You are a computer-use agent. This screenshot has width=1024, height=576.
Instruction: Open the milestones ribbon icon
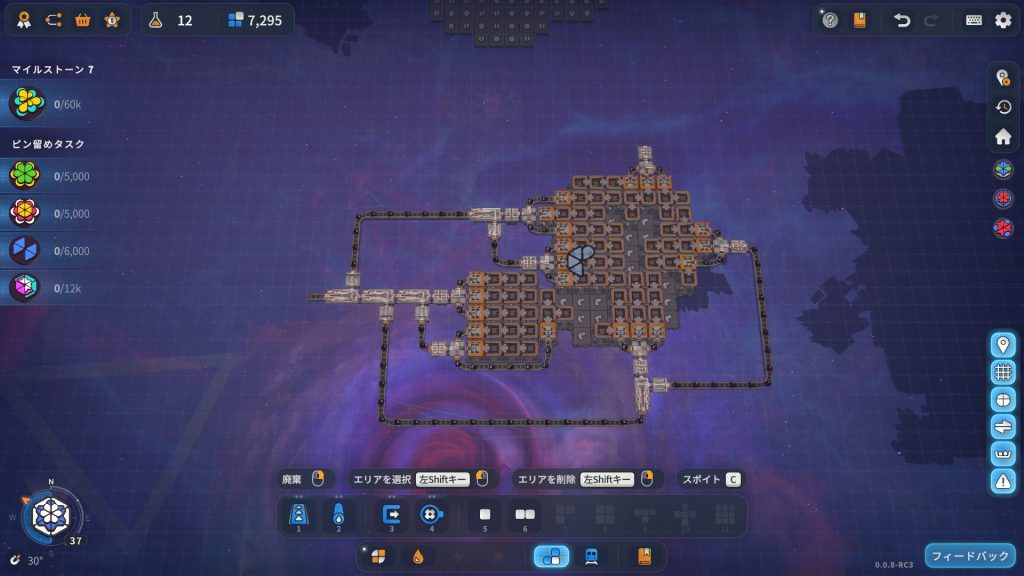coord(23,20)
